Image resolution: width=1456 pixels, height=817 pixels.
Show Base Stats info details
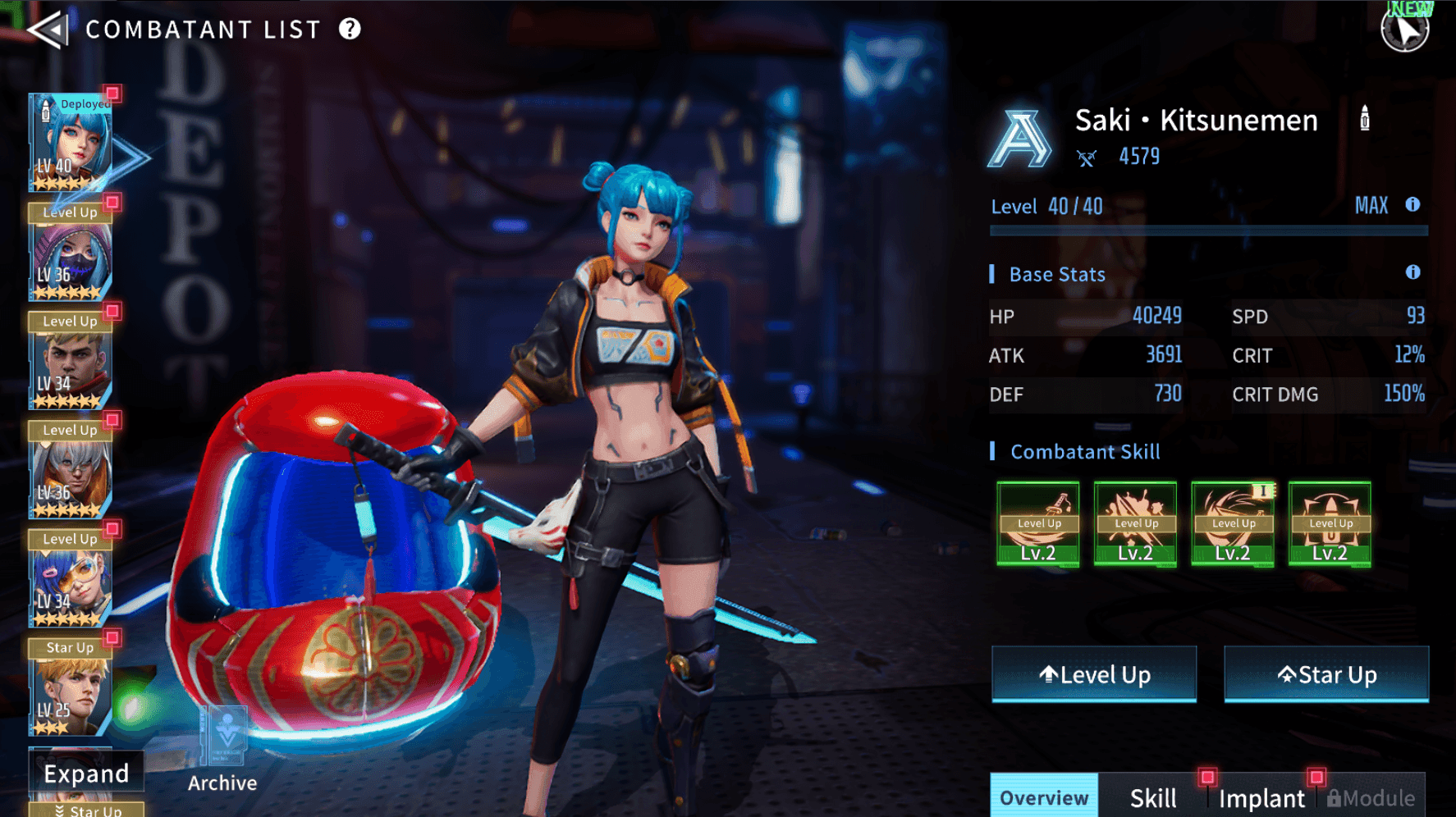click(x=1413, y=272)
